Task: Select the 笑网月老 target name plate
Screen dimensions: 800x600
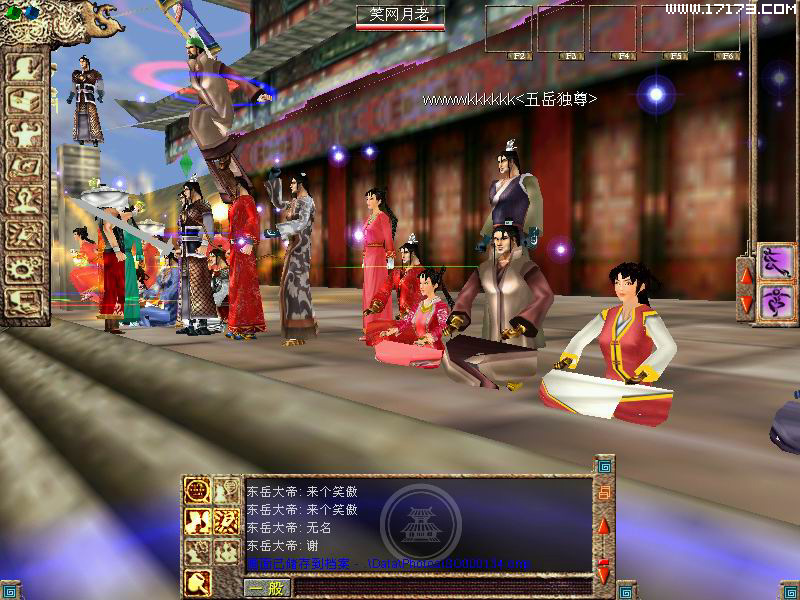Action: click(x=400, y=15)
